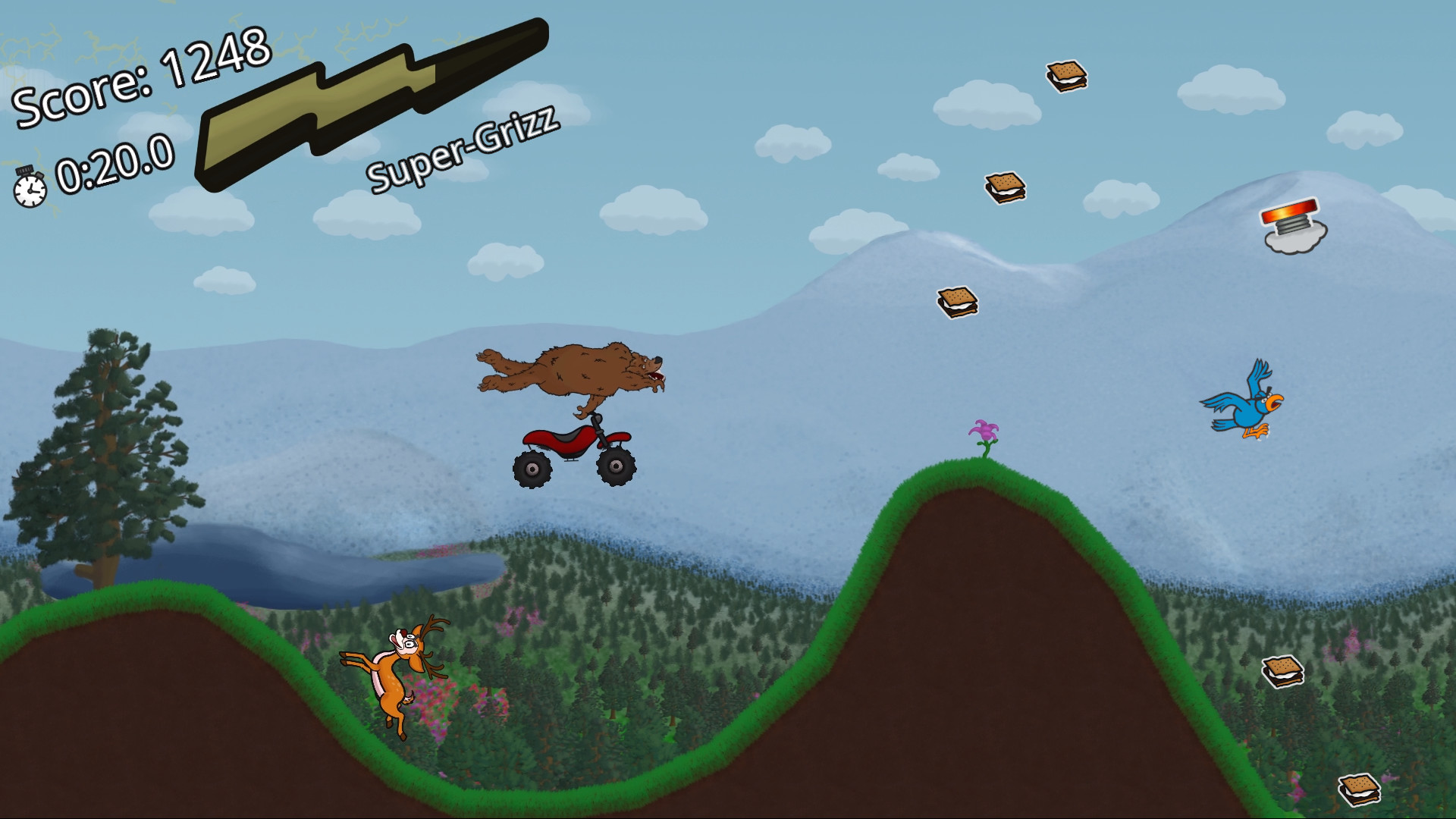The width and height of the screenshot is (1456, 819).
Task: Click the stopwatch timer icon
Action: point(29,186)
